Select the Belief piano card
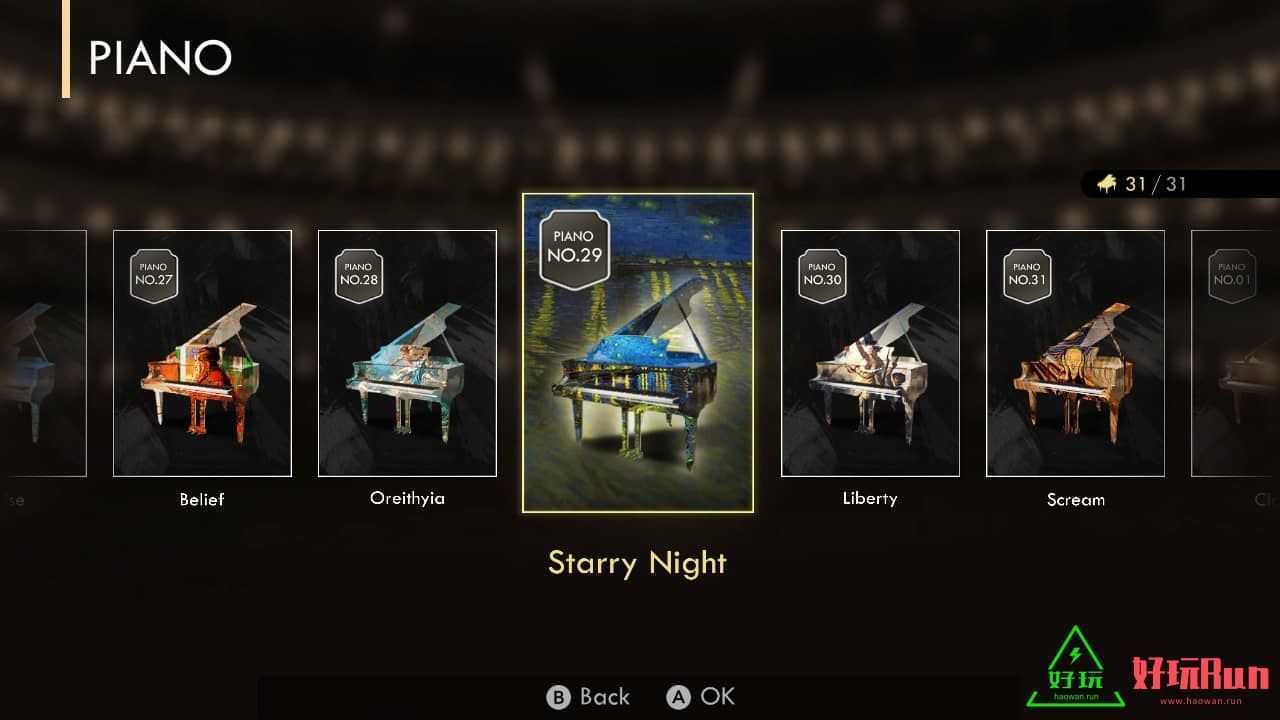 (x=202, y=353)
